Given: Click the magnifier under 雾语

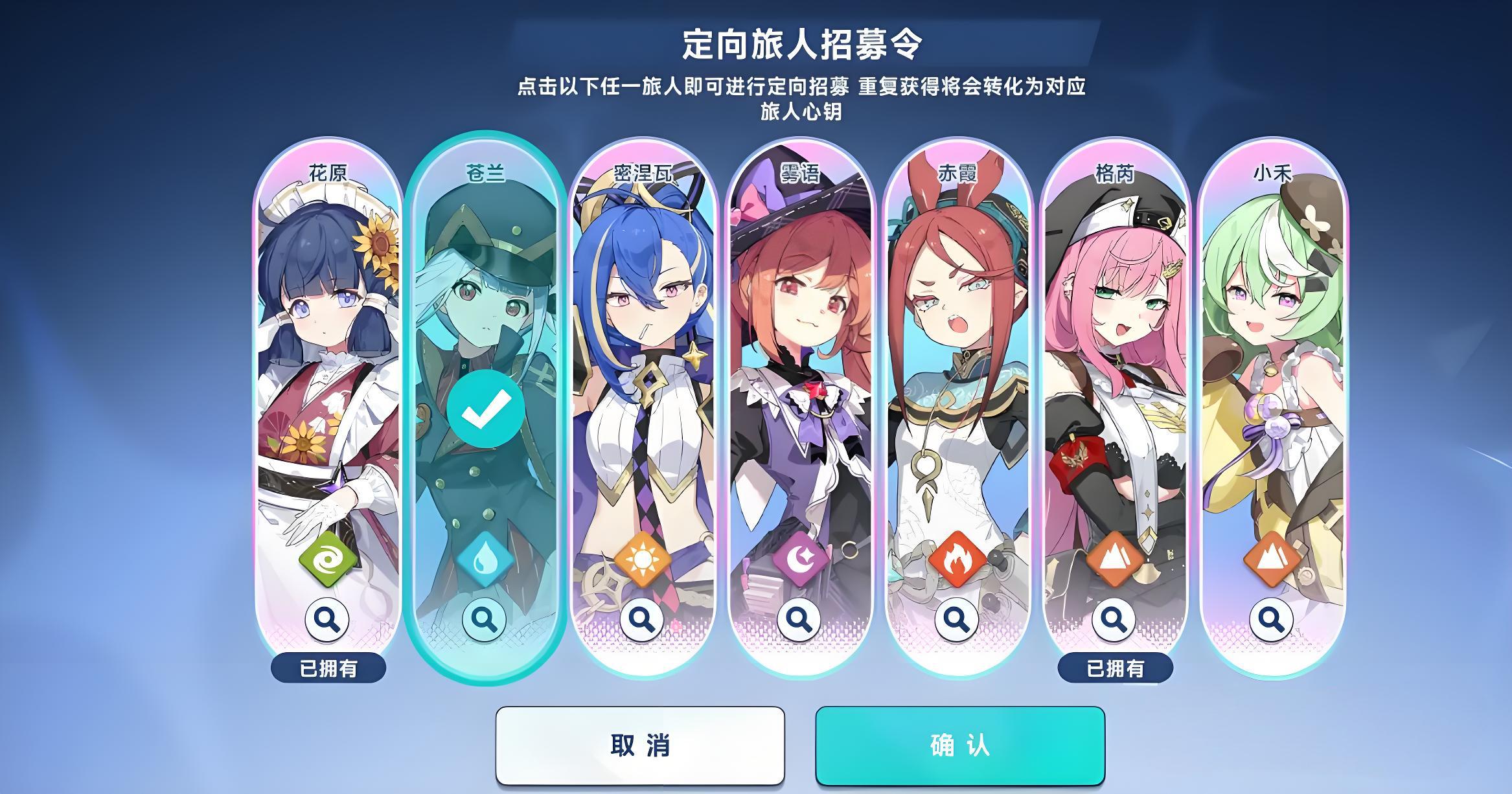Looking at the screenshot, I should 799,620.
